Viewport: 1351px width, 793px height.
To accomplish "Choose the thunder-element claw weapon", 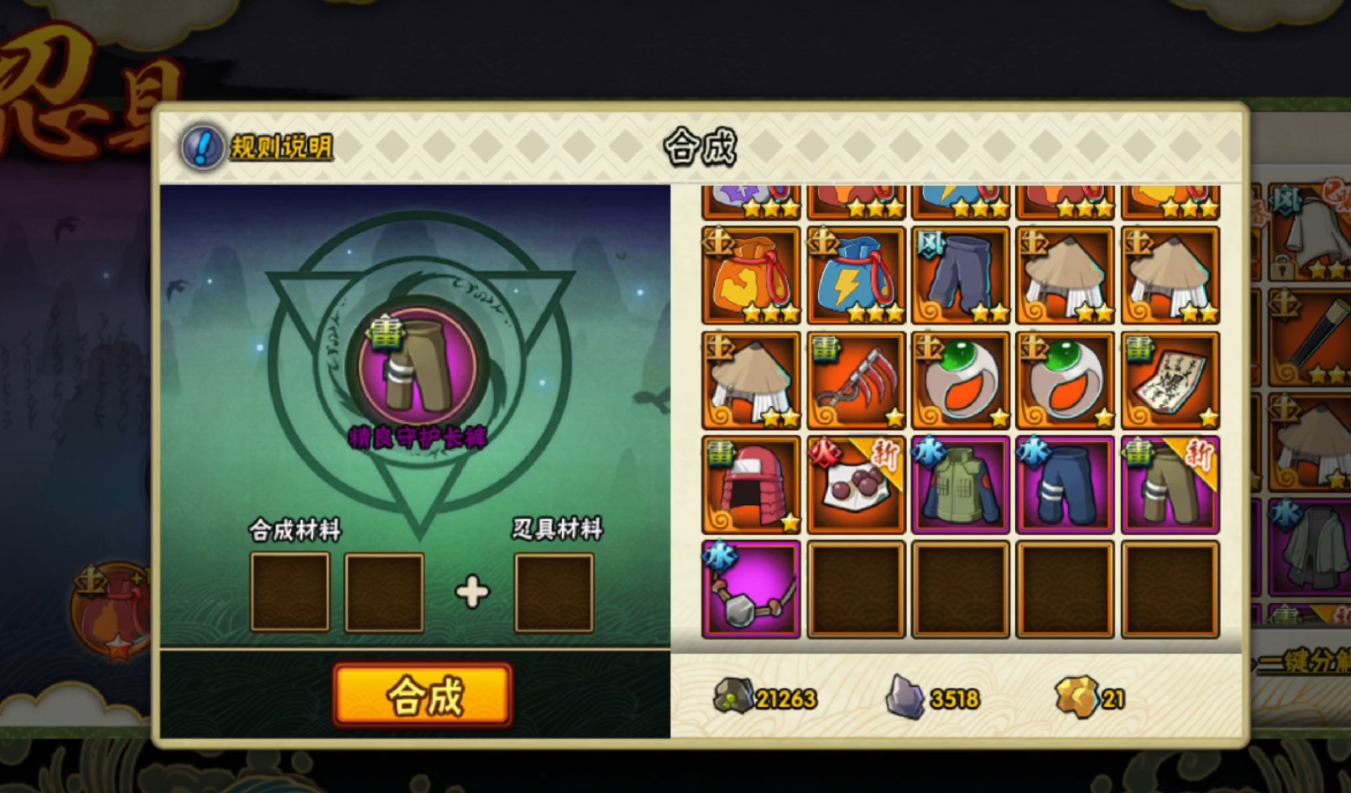I will tap(856, 380).
